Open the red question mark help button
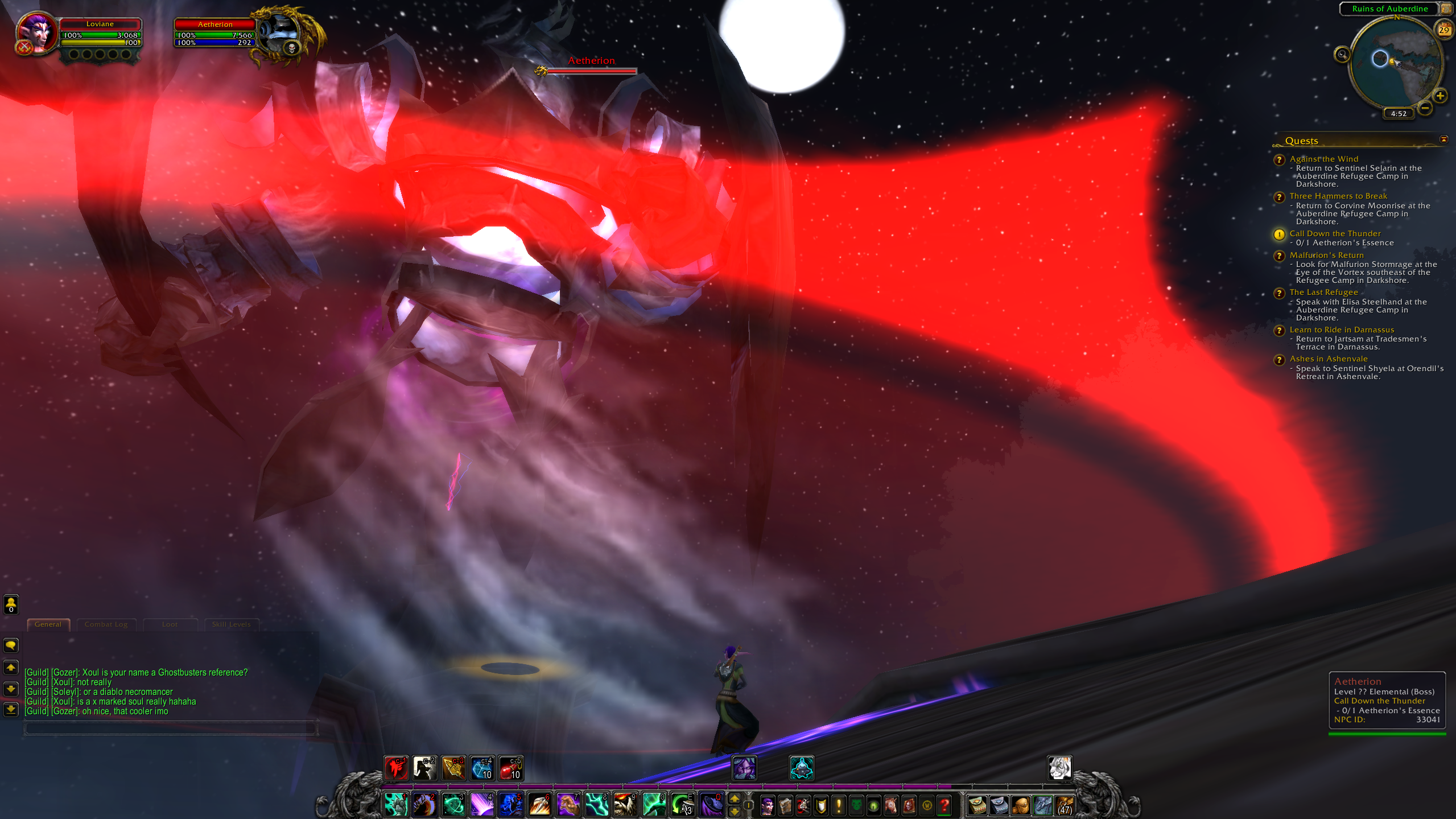Screen dimensions: 1456x819 (x=944, y=805)
